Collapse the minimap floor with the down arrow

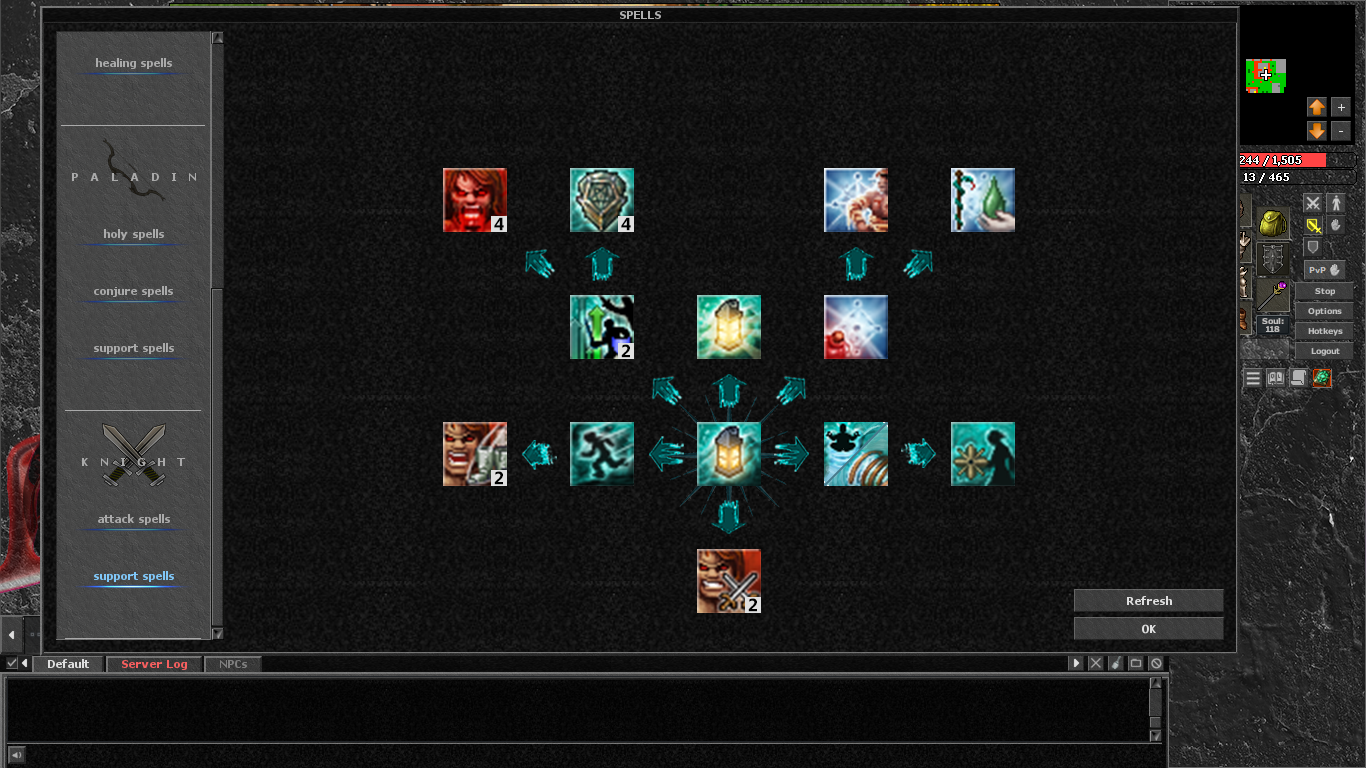pyautogui.click(x=1317, y=131)
